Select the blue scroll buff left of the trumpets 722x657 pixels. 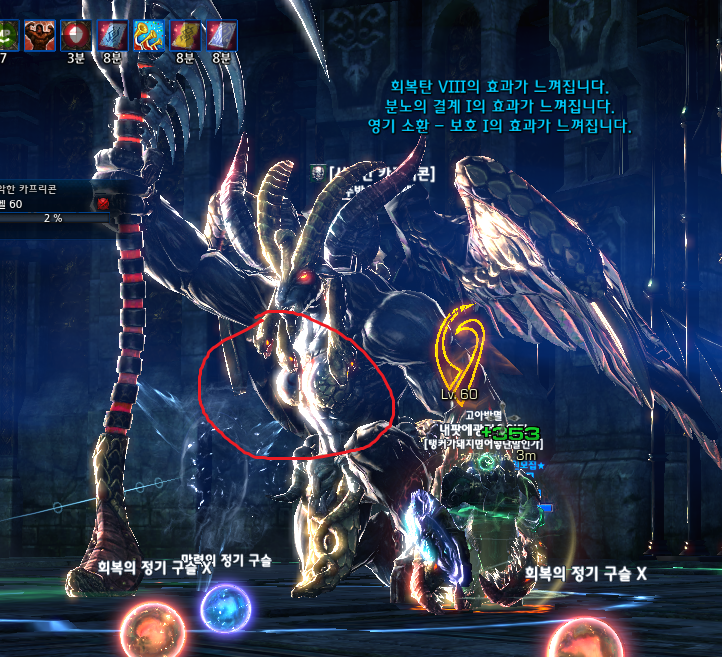[112, 34]
